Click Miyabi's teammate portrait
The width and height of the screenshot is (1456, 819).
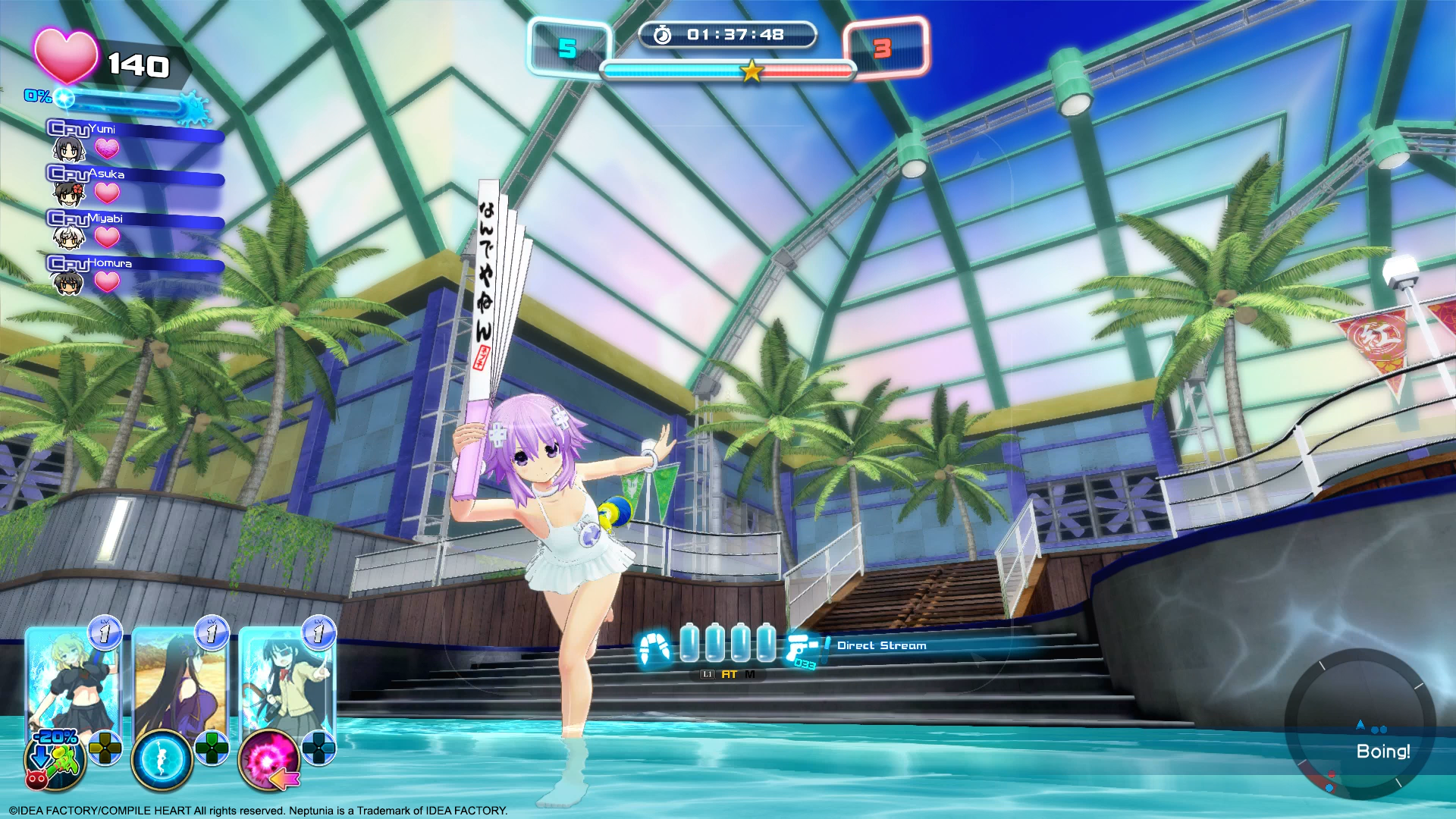pyautogui.click(x=68, y=238)
